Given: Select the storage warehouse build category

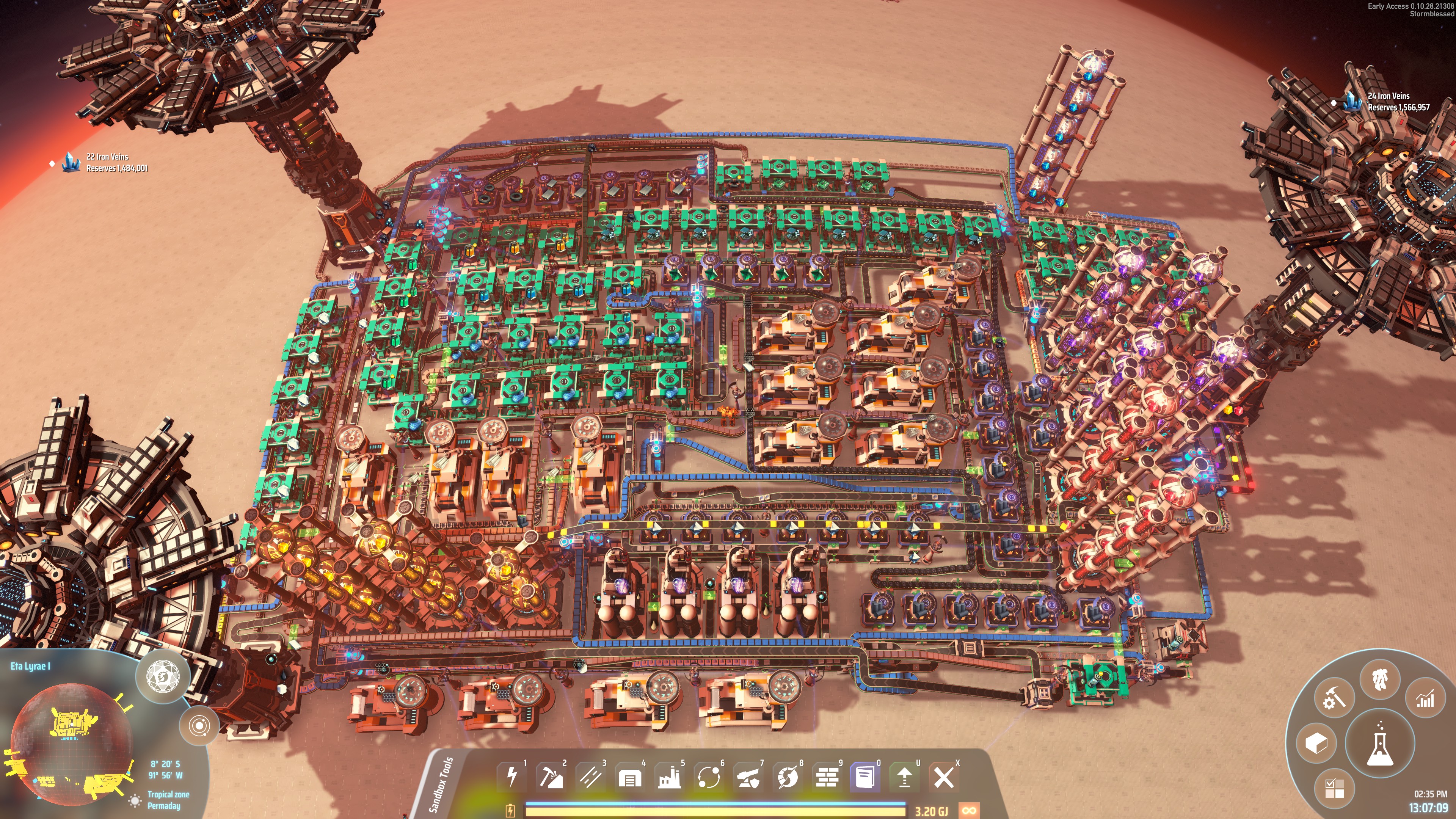Looking at the screenshot, I should coord(630,777).
